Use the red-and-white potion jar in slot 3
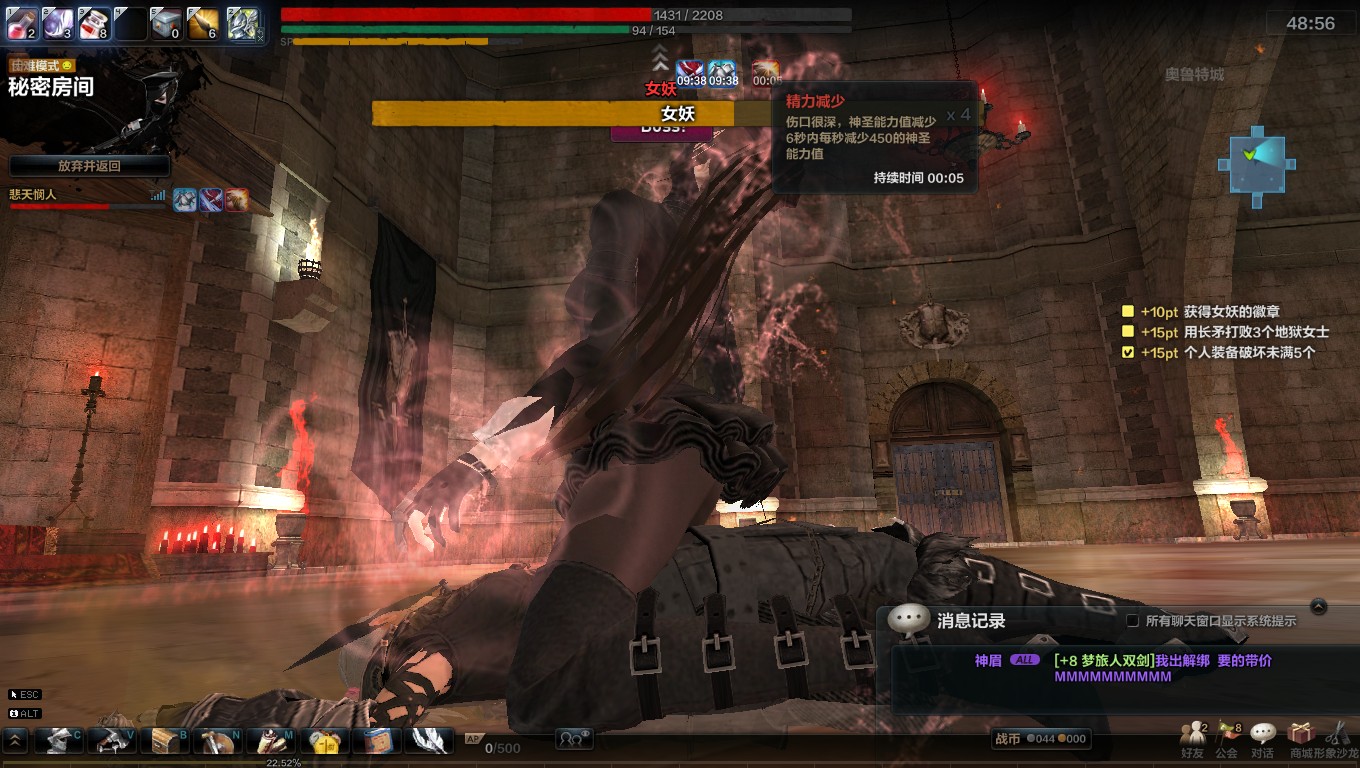1360x768 pixels. [x=93, y=23]
